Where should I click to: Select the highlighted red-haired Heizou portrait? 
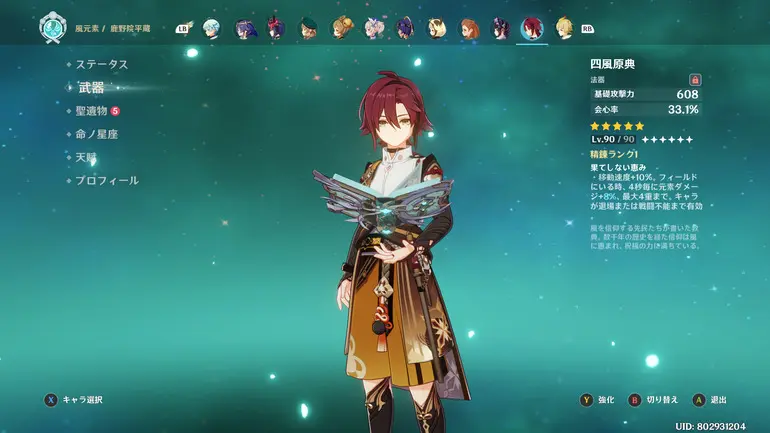532,28
